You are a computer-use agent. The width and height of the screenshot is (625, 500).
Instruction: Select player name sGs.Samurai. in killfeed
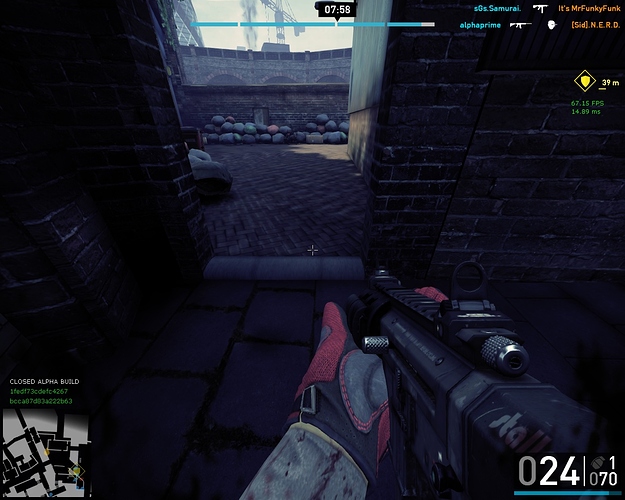tap(494, 8)
